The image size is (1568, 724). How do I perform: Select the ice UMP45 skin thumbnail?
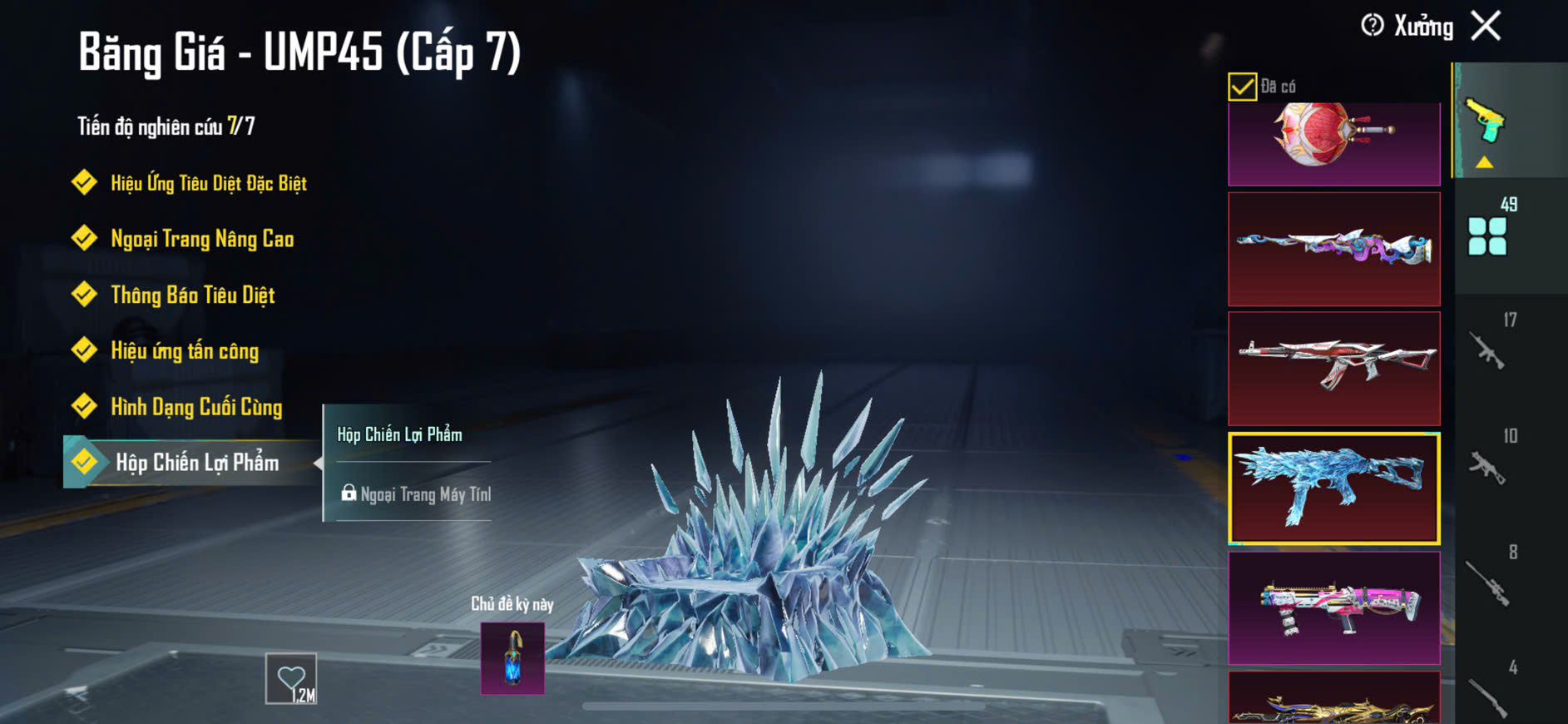[1333, 488]
